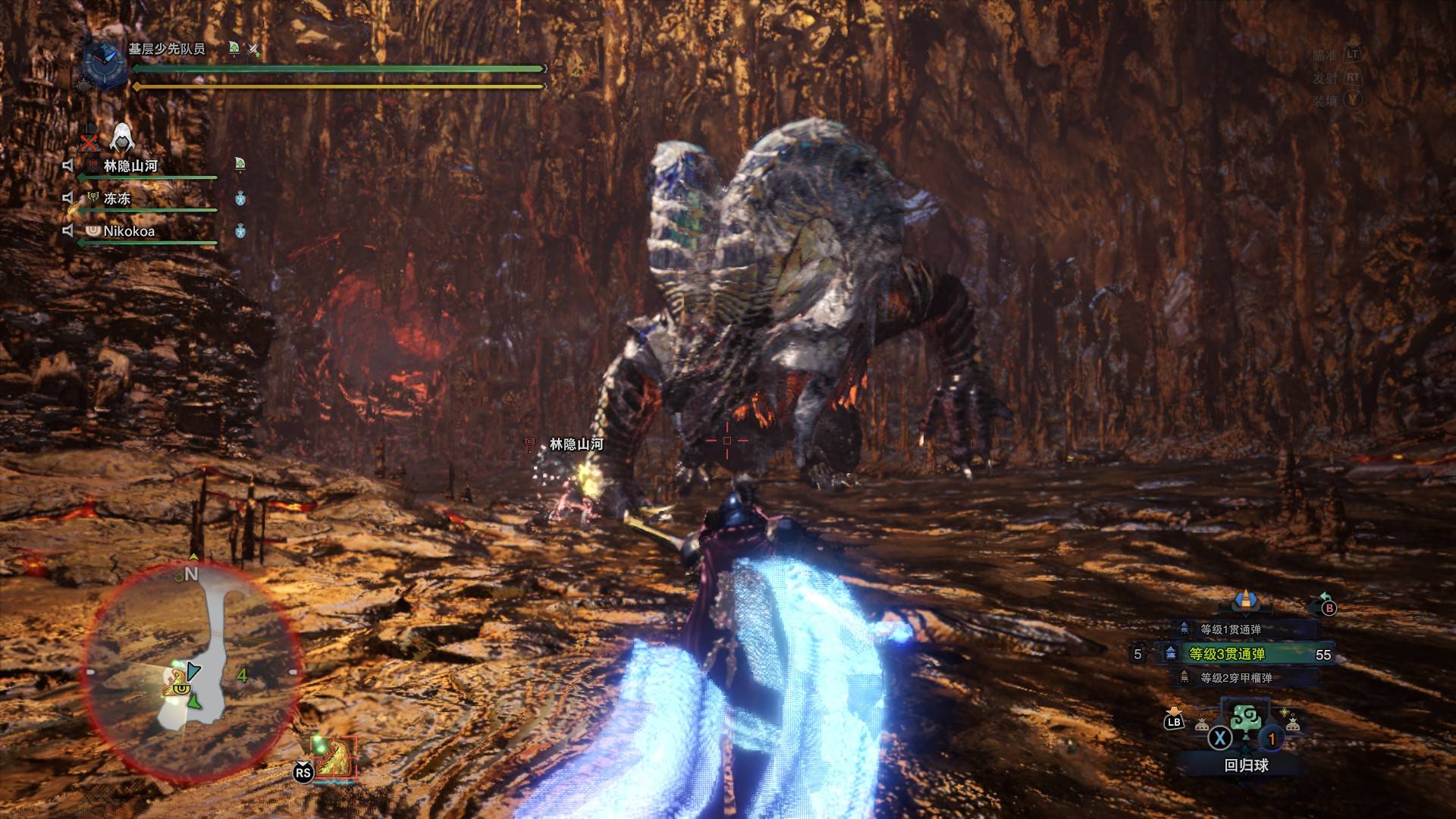Click the white hooded mantle icon

[x=121, y=139]
